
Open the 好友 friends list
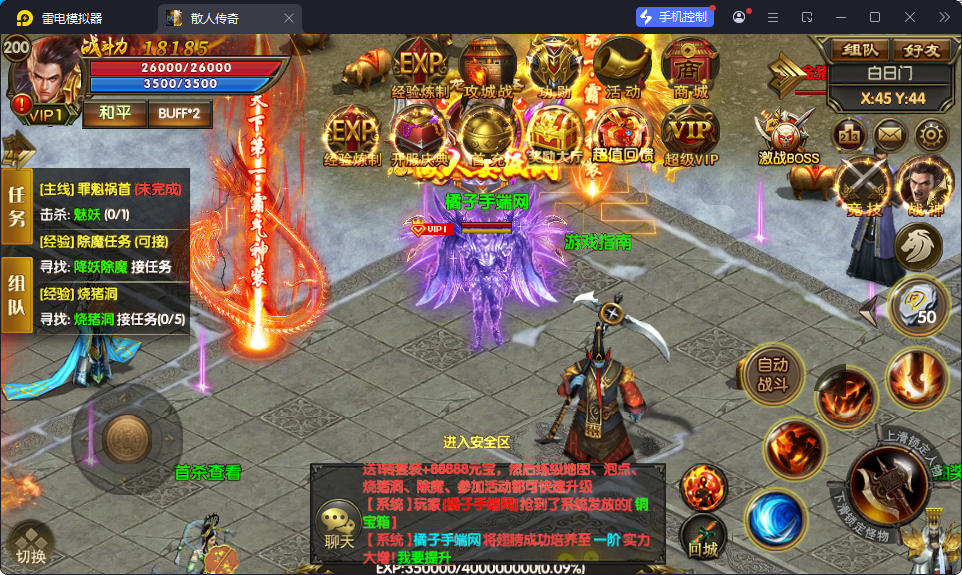(921, 49)
